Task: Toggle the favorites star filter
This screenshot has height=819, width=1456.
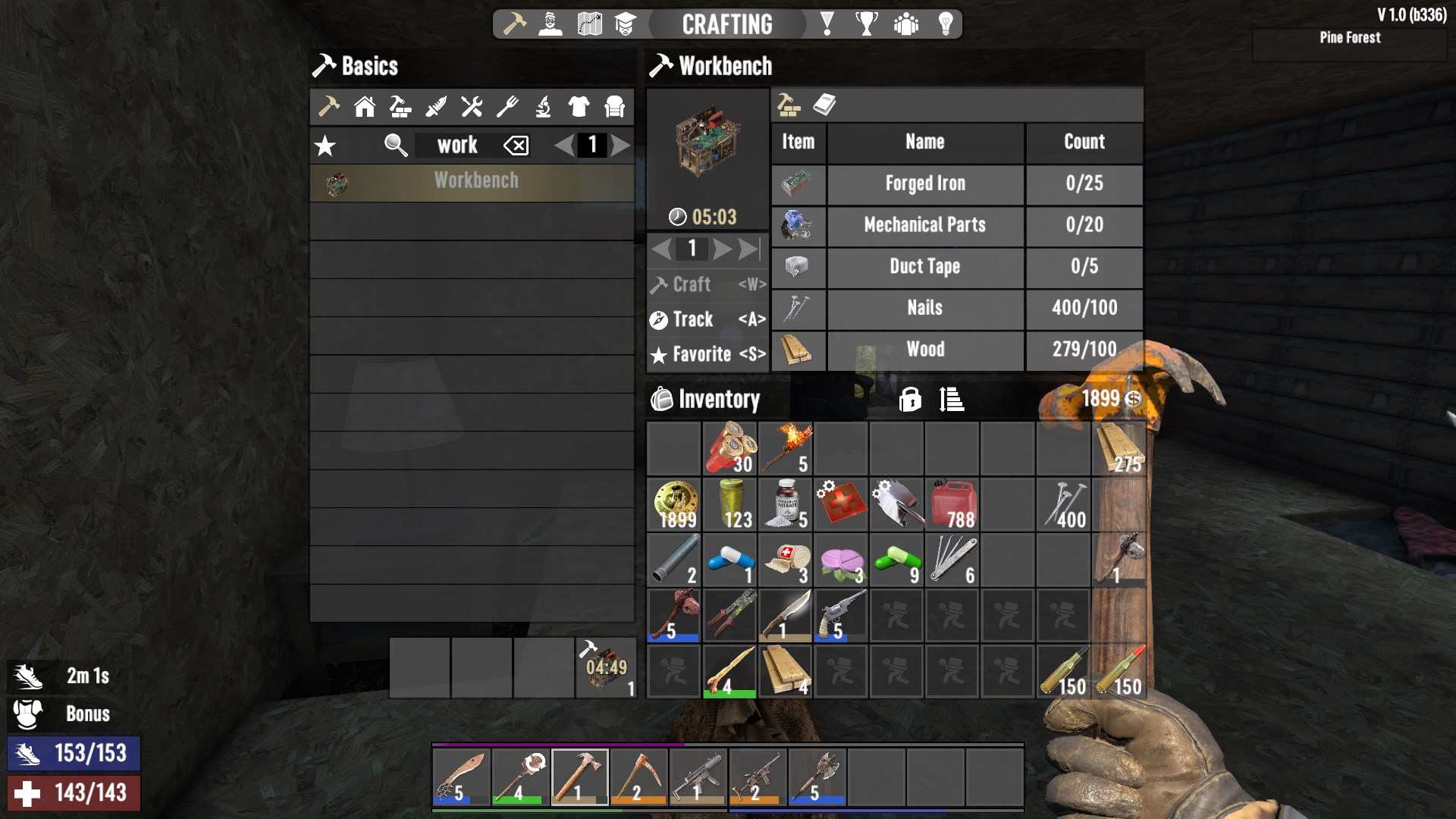Action: 325,146
